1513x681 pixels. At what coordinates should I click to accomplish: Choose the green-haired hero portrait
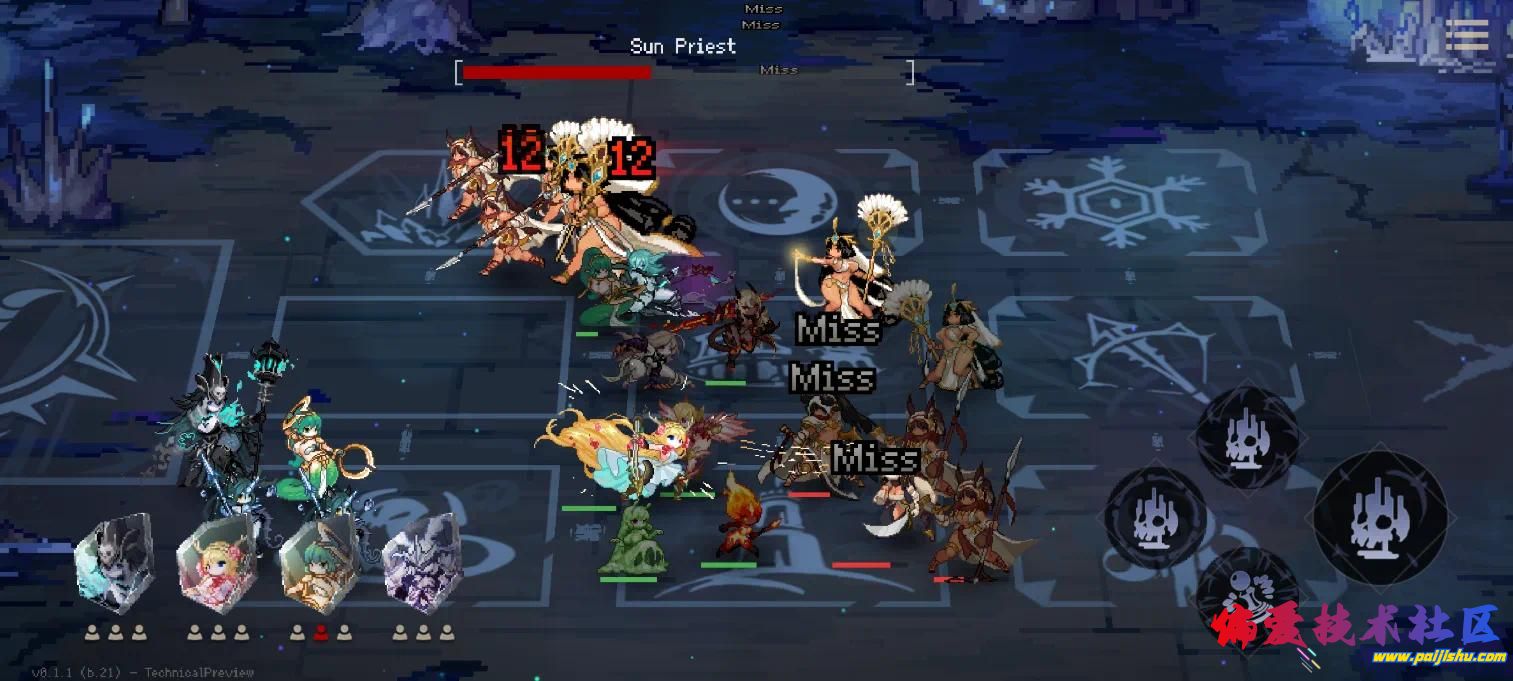[319, 563]
